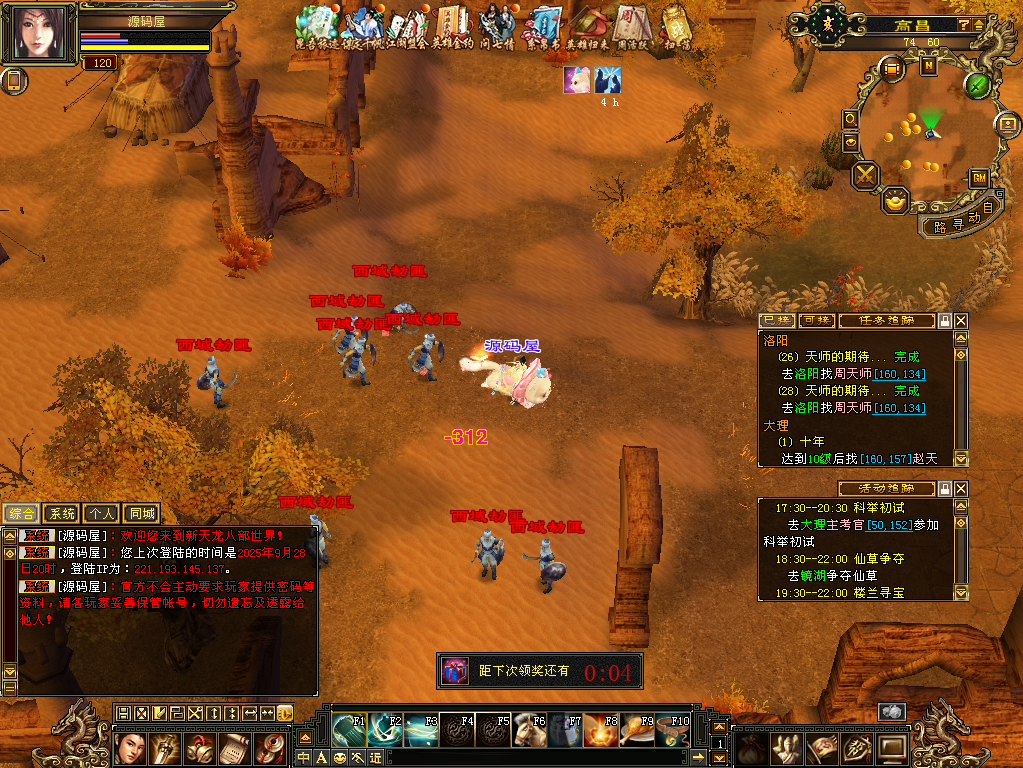Close the 任务追踪 quest tracker panel
Viewport: 1023px width, 768px height.
click(x=961, y=321)
